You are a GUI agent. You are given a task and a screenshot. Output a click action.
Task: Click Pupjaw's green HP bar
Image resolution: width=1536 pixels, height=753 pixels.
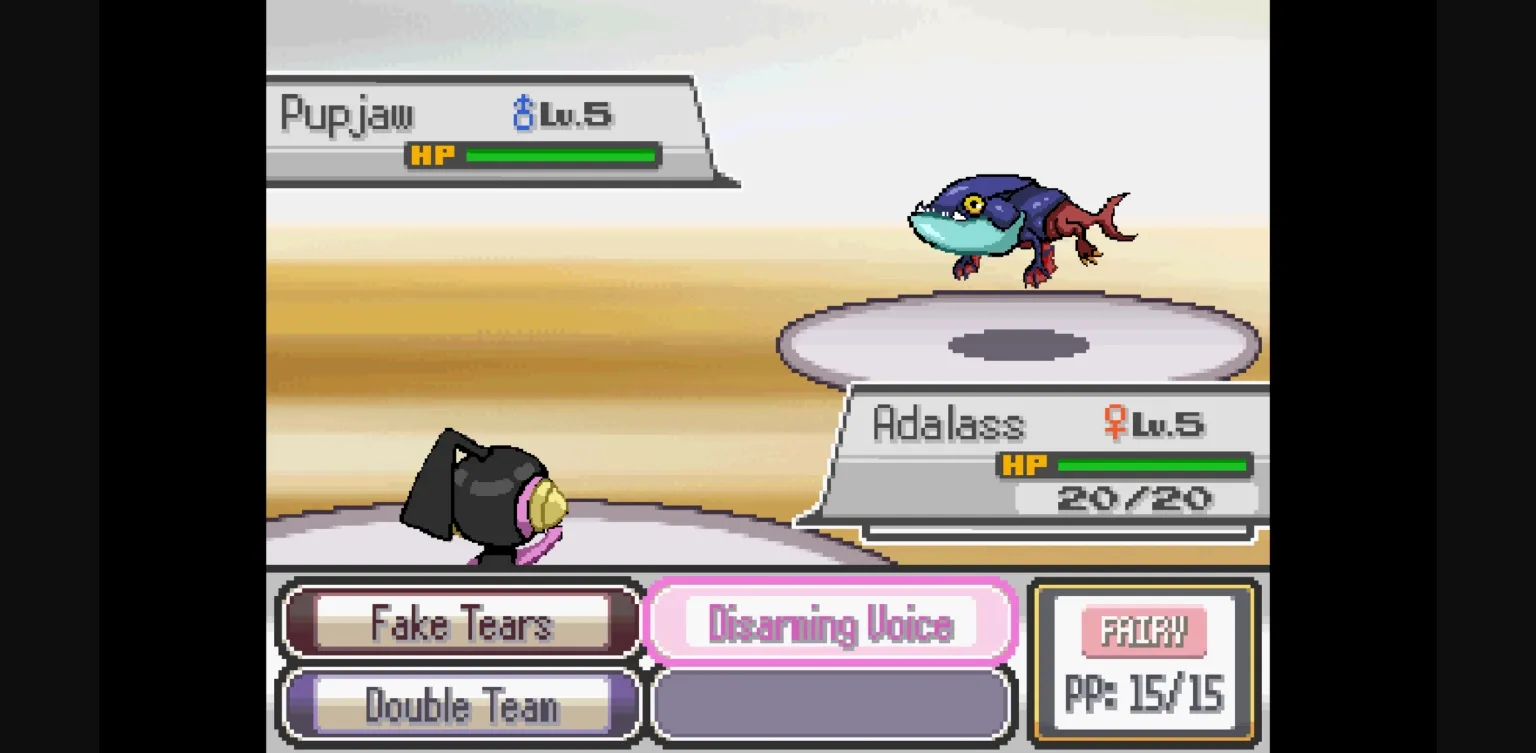coord(560,155)
